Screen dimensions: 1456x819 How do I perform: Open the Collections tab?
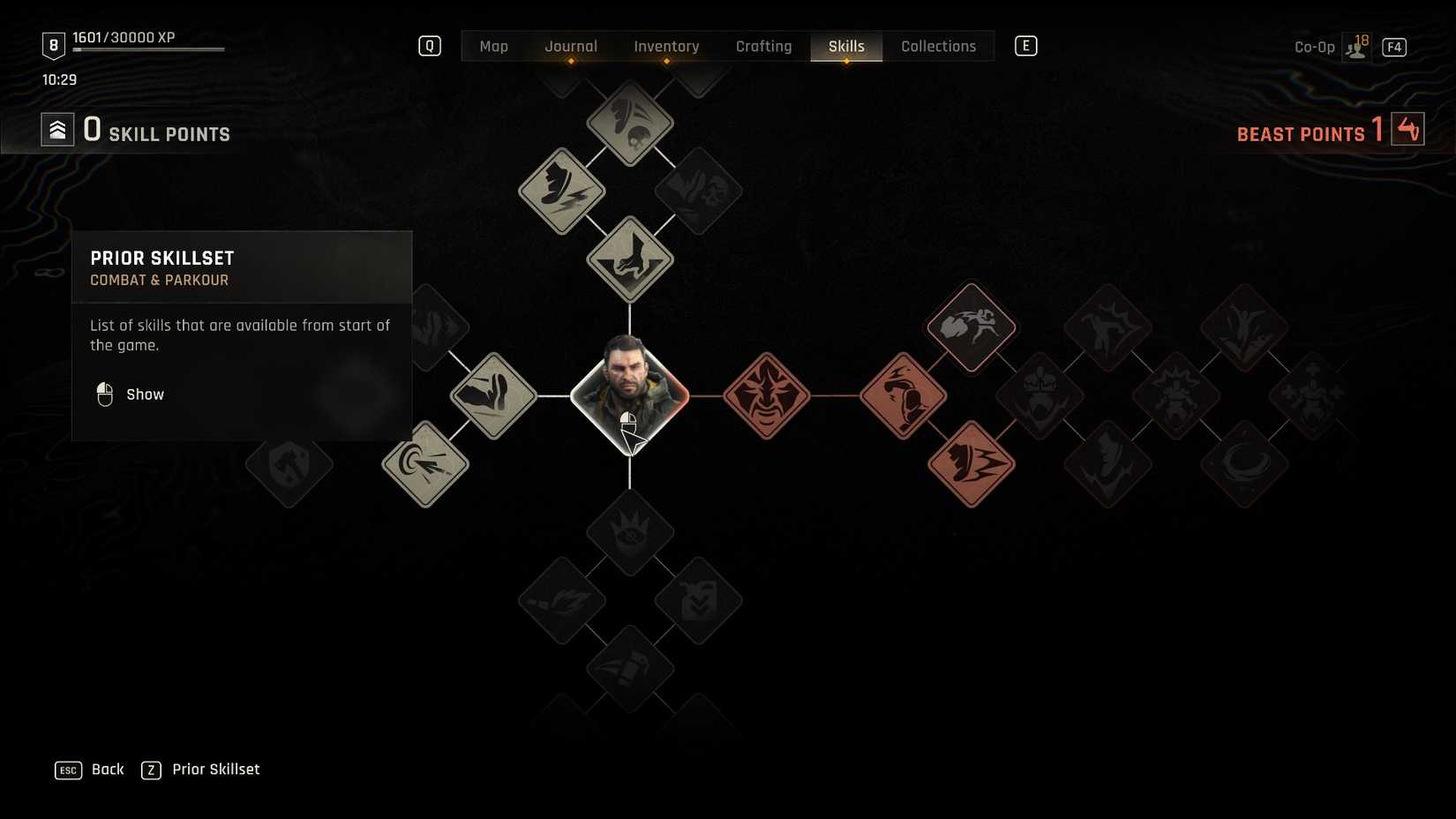coord(938,46)
